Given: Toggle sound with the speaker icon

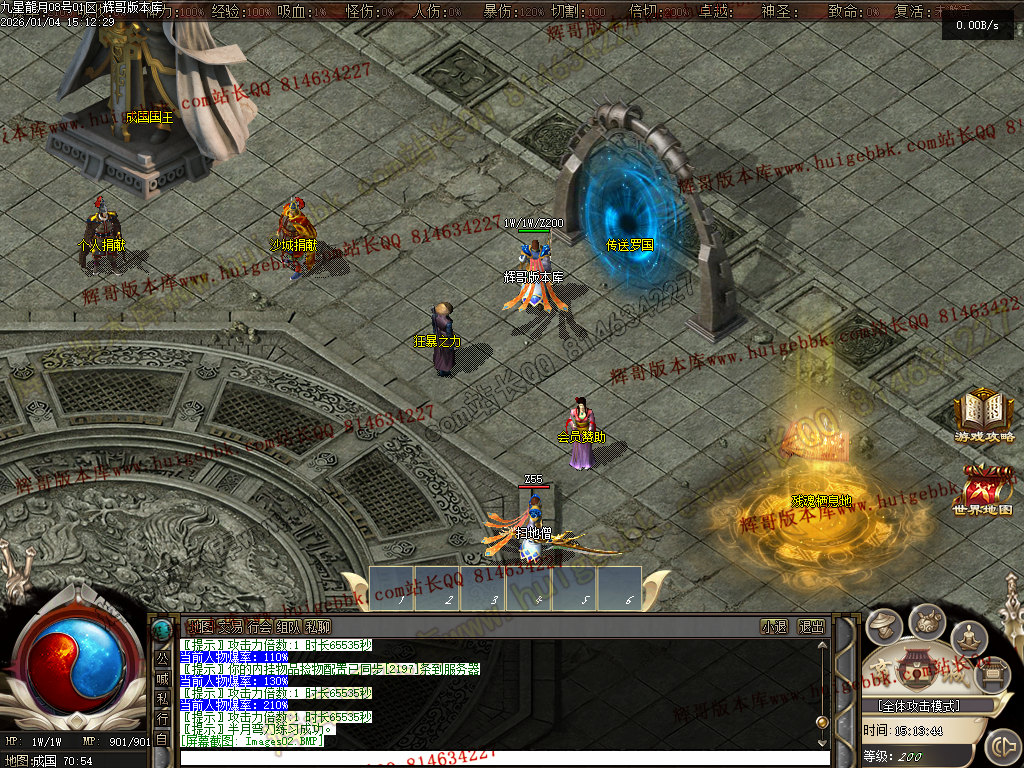Looking at the screenshot, I should tap(1001, 746).
